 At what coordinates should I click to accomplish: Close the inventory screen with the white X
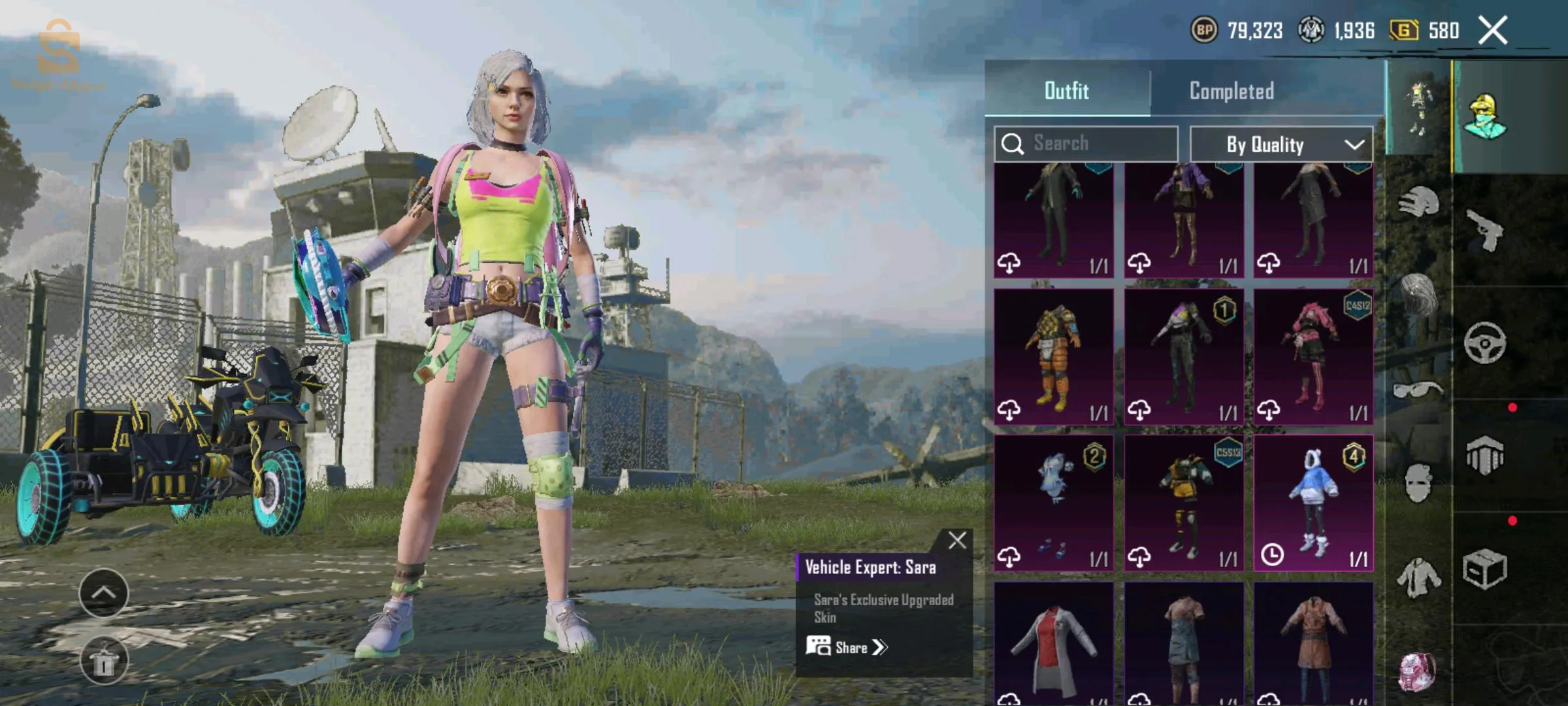[x=1493, y=31]
